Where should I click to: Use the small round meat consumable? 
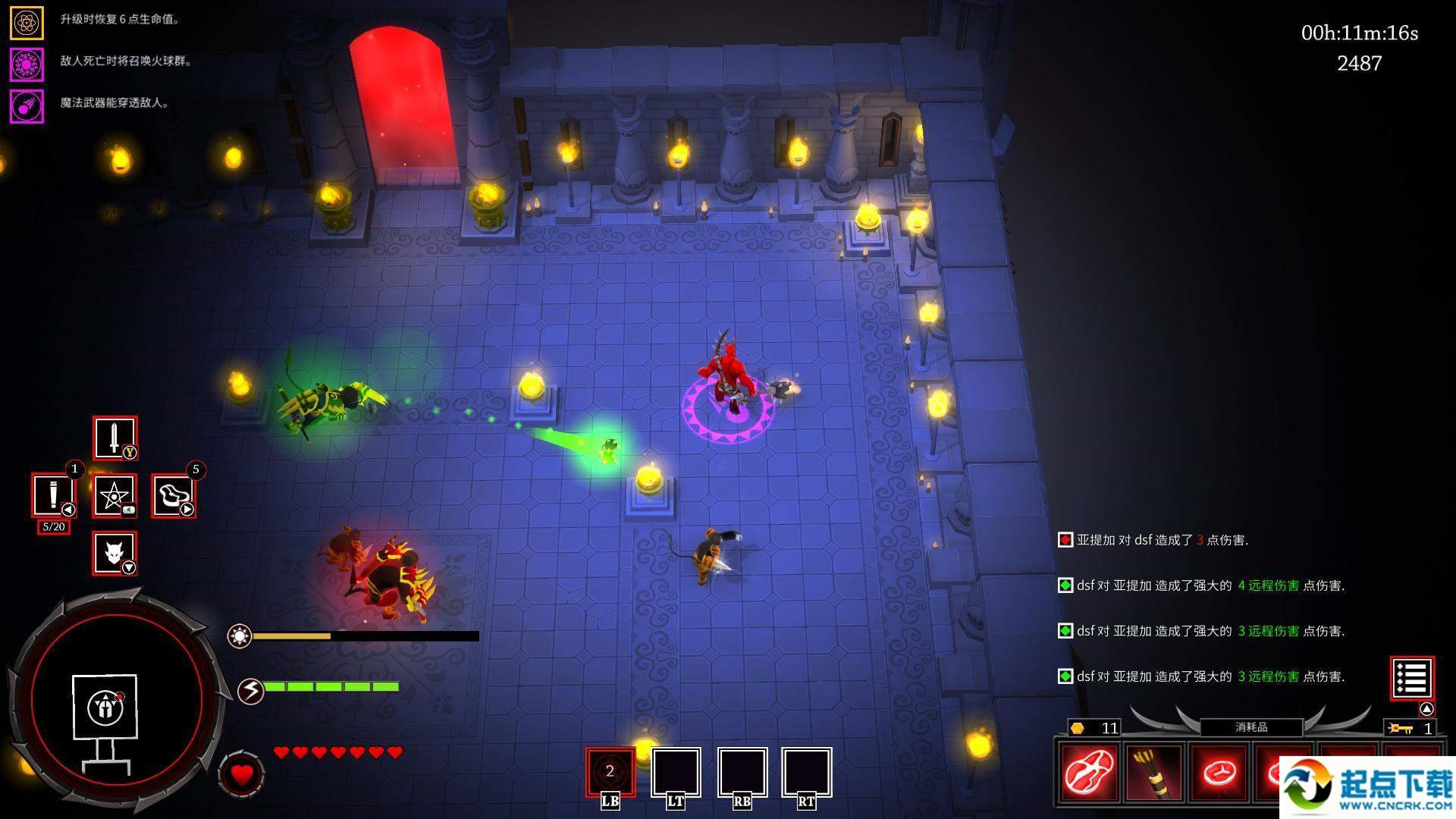click(x=1219, y=773)
